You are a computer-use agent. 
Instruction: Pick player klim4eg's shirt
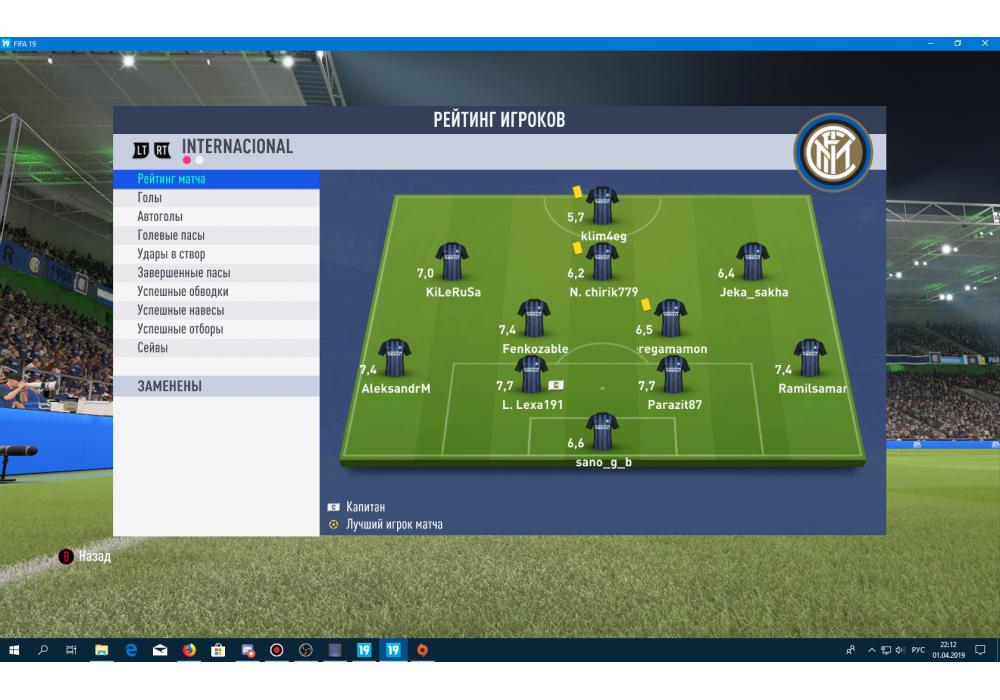(x=603, y=205)
